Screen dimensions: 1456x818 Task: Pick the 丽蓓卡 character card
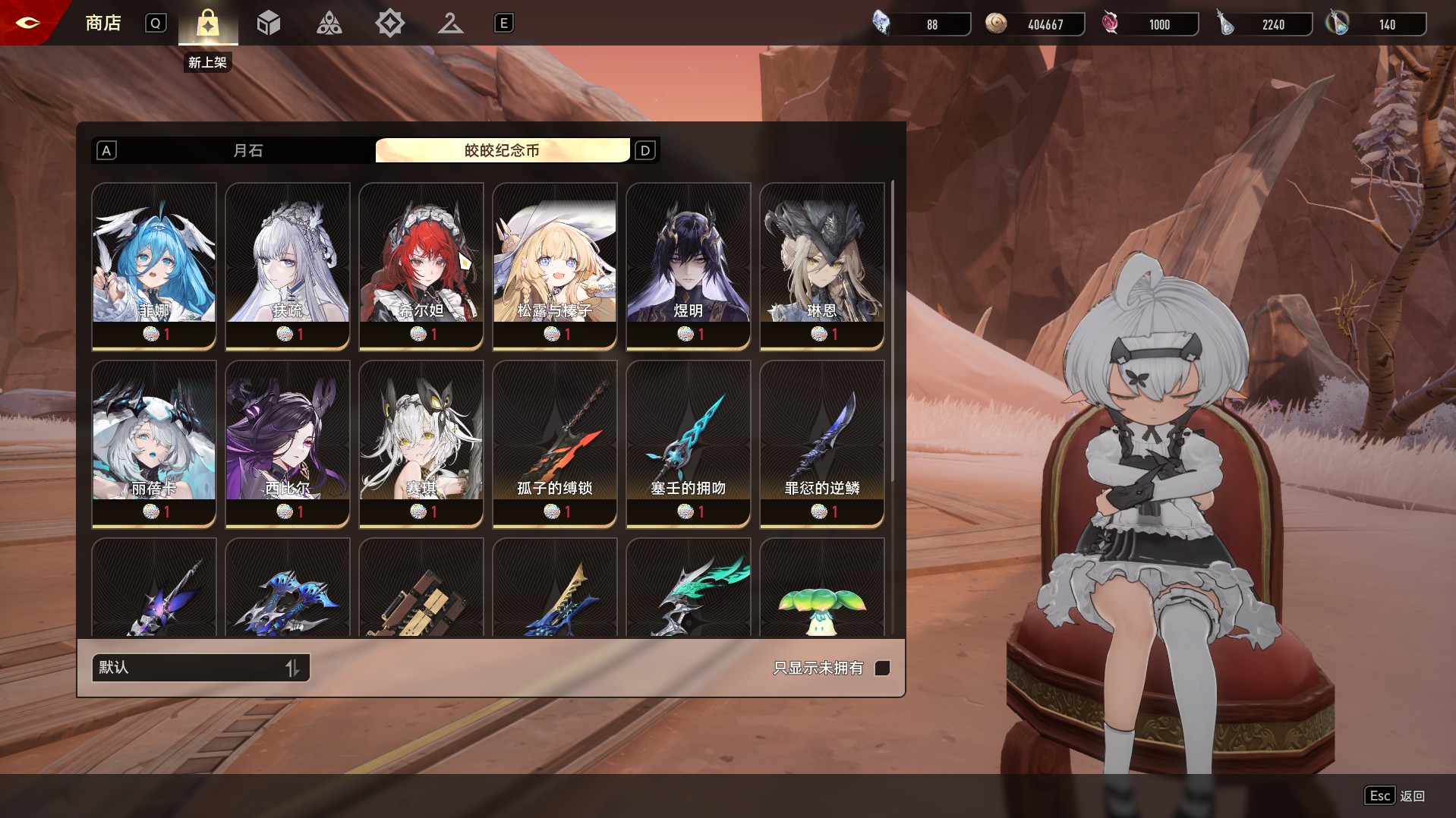(x=154, y=443)
